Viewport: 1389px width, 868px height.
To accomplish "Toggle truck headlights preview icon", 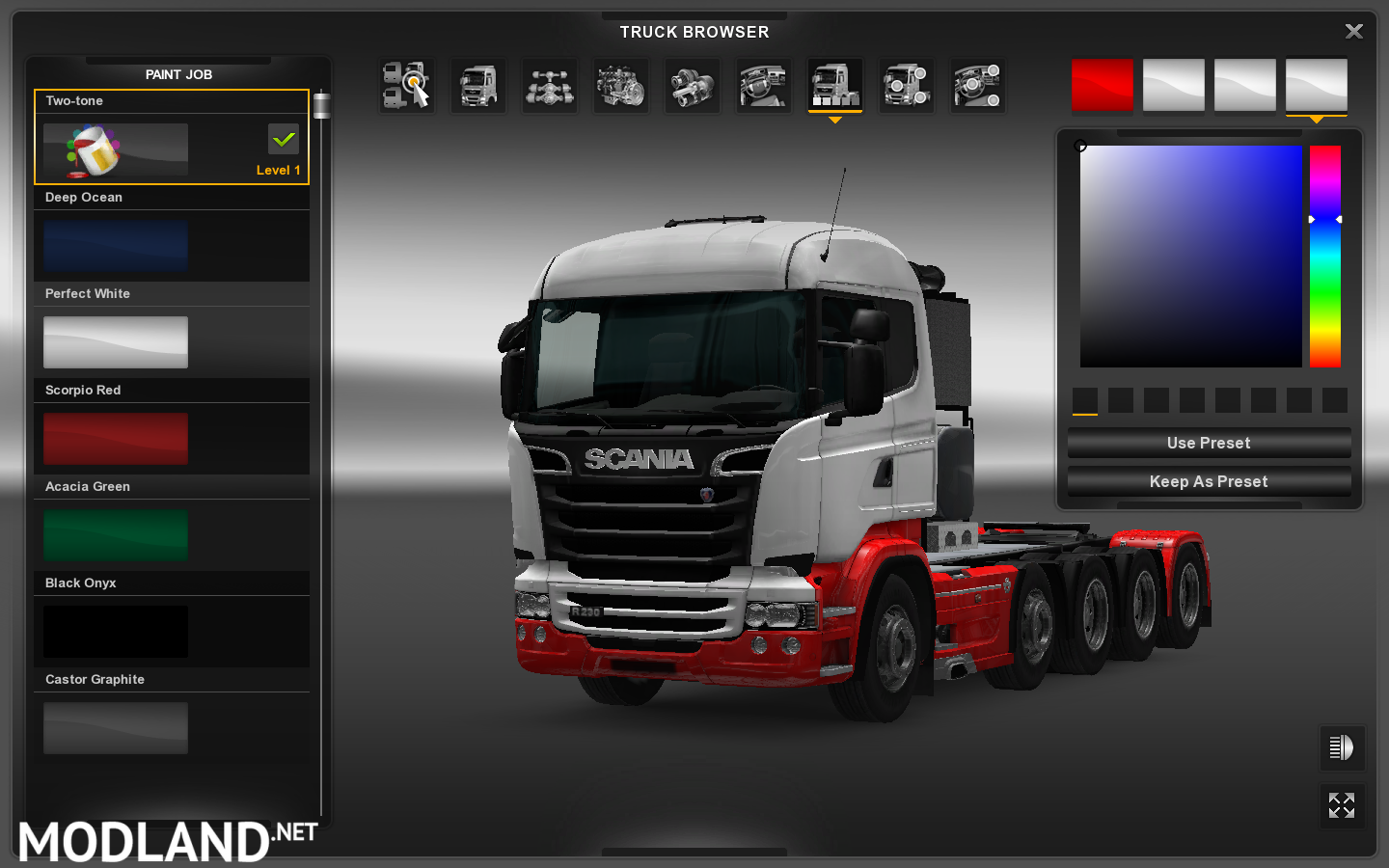I will point(1342,747).
